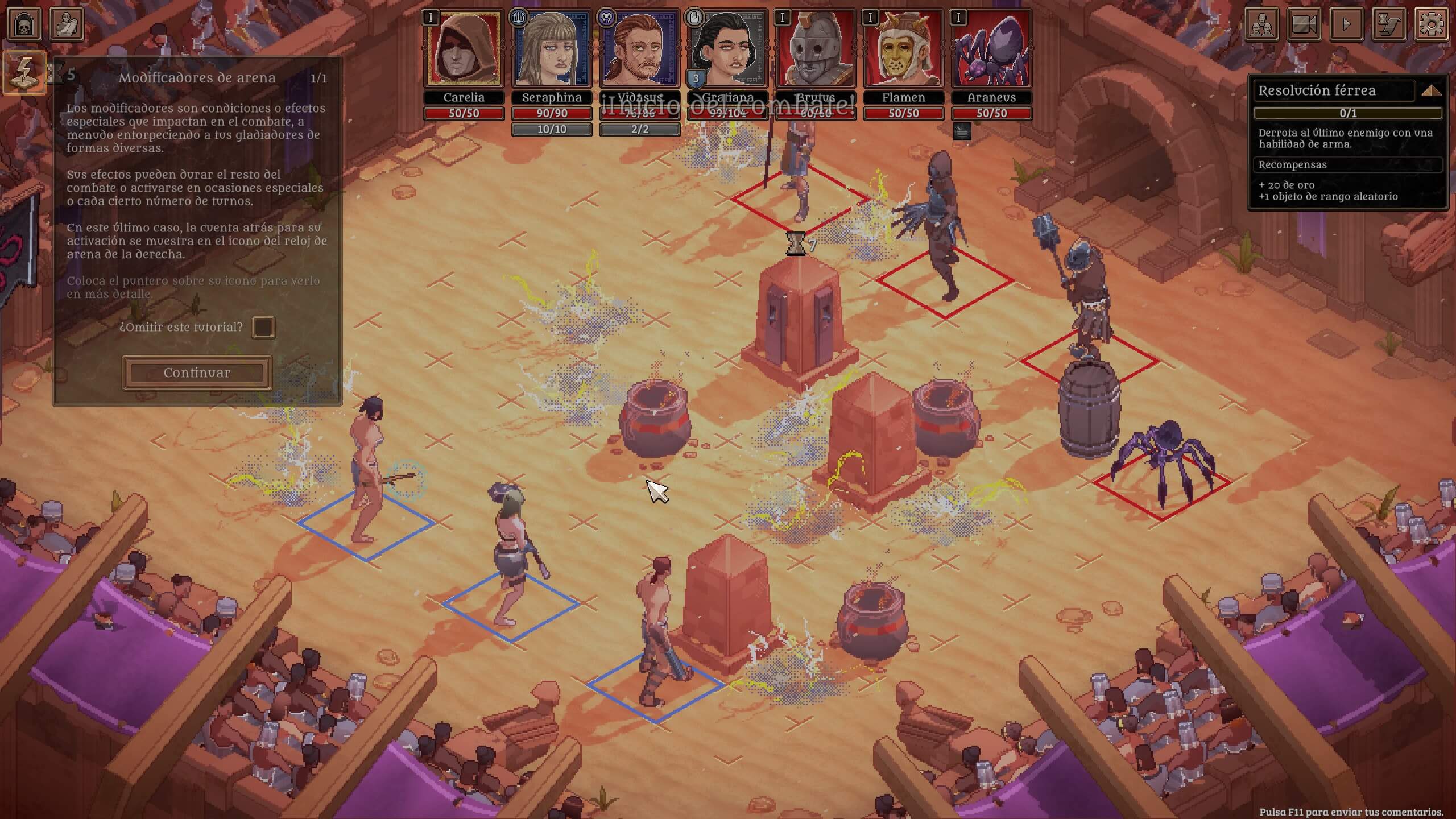Select the blue-outlined tile under the staff gladiator

366,524
